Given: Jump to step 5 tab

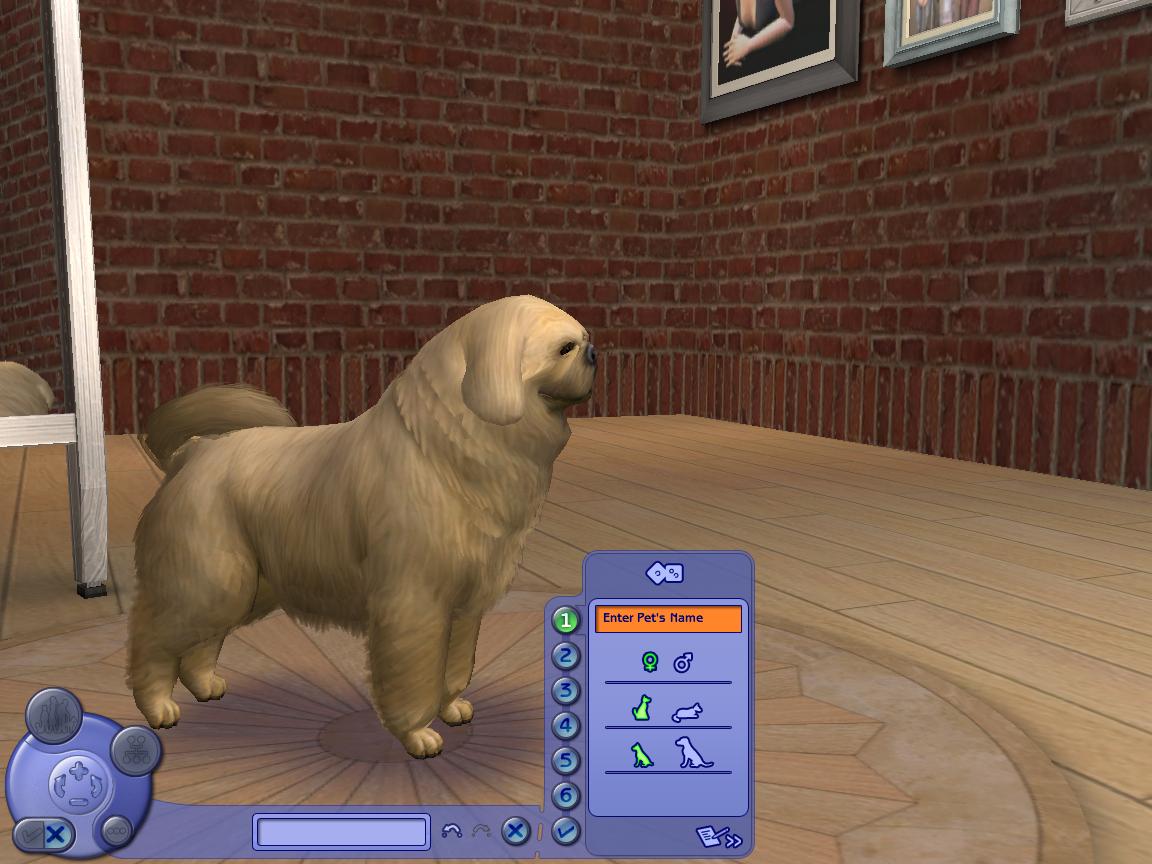Looking at the screenshot, I should tap(566, 761).
